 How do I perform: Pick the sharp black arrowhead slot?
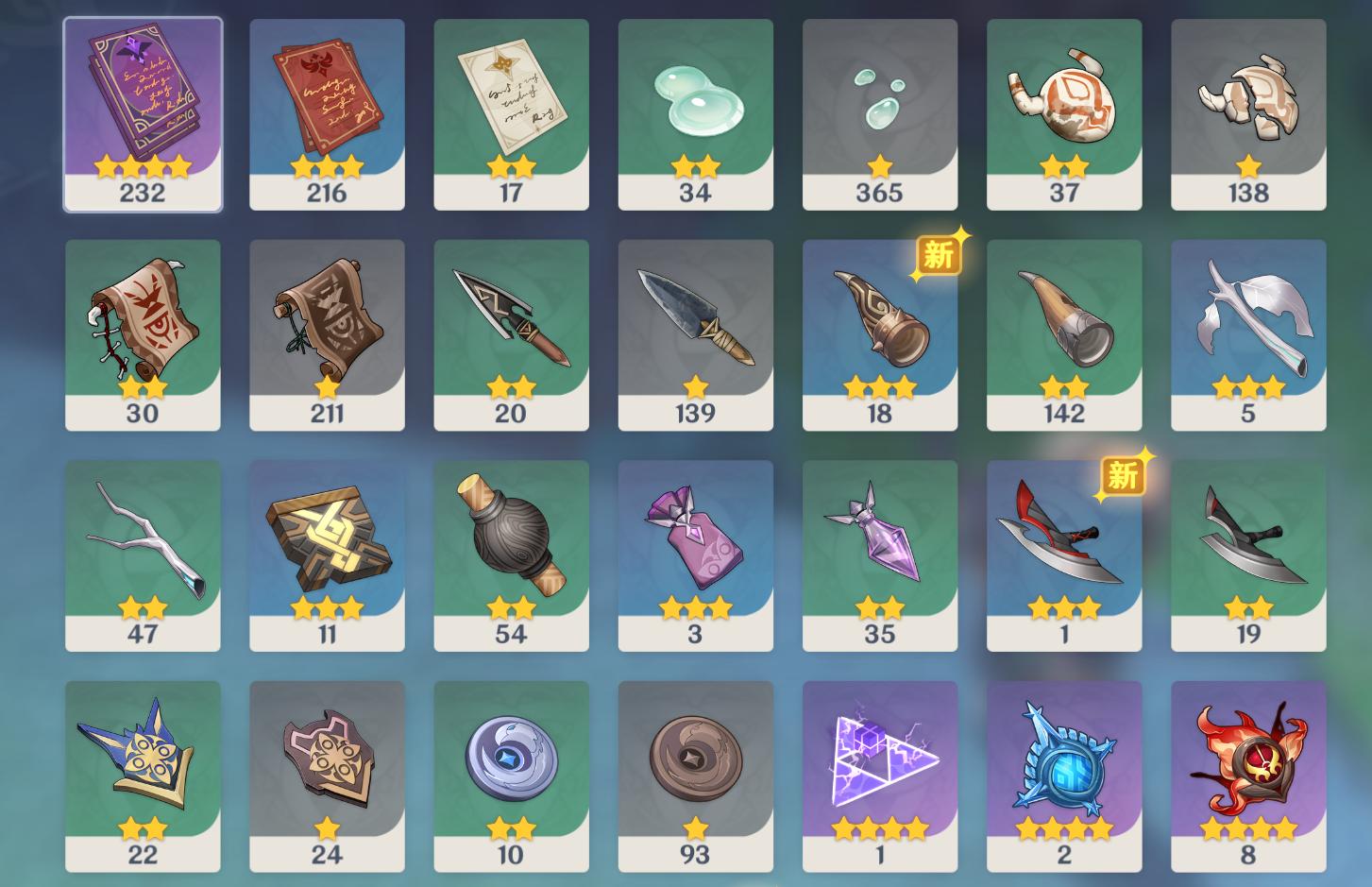pyautogui.click(x=511, y=334)
